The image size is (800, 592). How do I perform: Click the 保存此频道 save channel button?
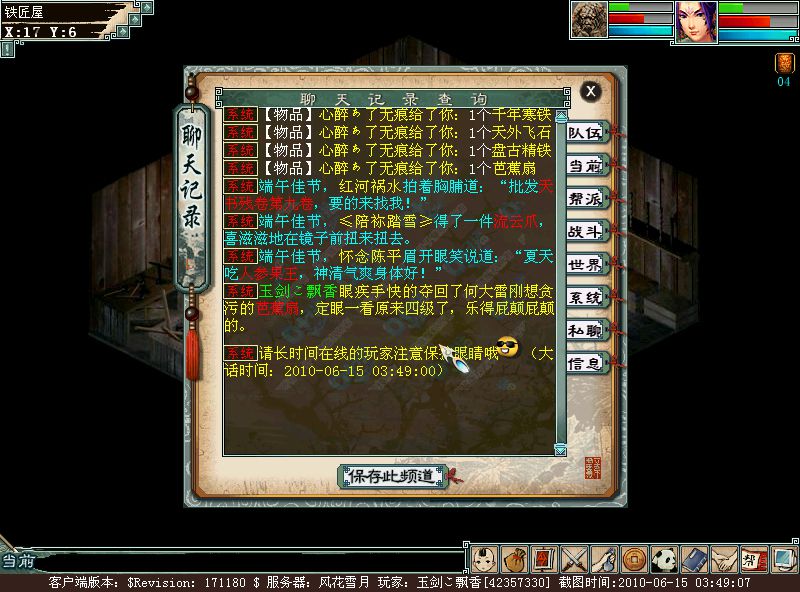point(391,476)
